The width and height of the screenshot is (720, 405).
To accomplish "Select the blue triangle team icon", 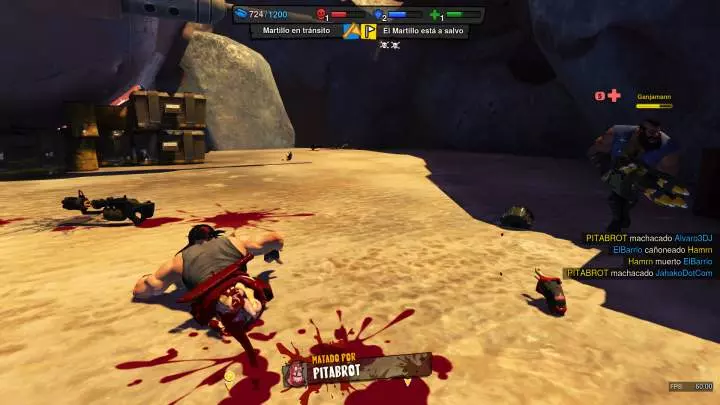I will pyautogui.click(x=351, y=31).
